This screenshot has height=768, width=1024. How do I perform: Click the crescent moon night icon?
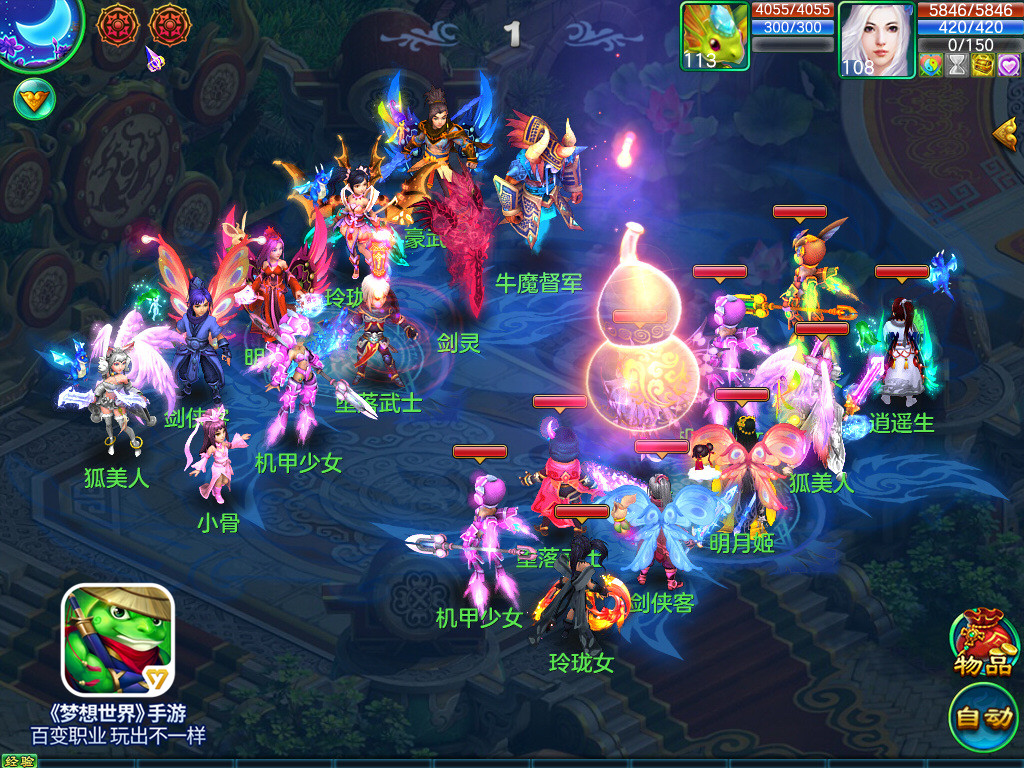click(40, 32)
